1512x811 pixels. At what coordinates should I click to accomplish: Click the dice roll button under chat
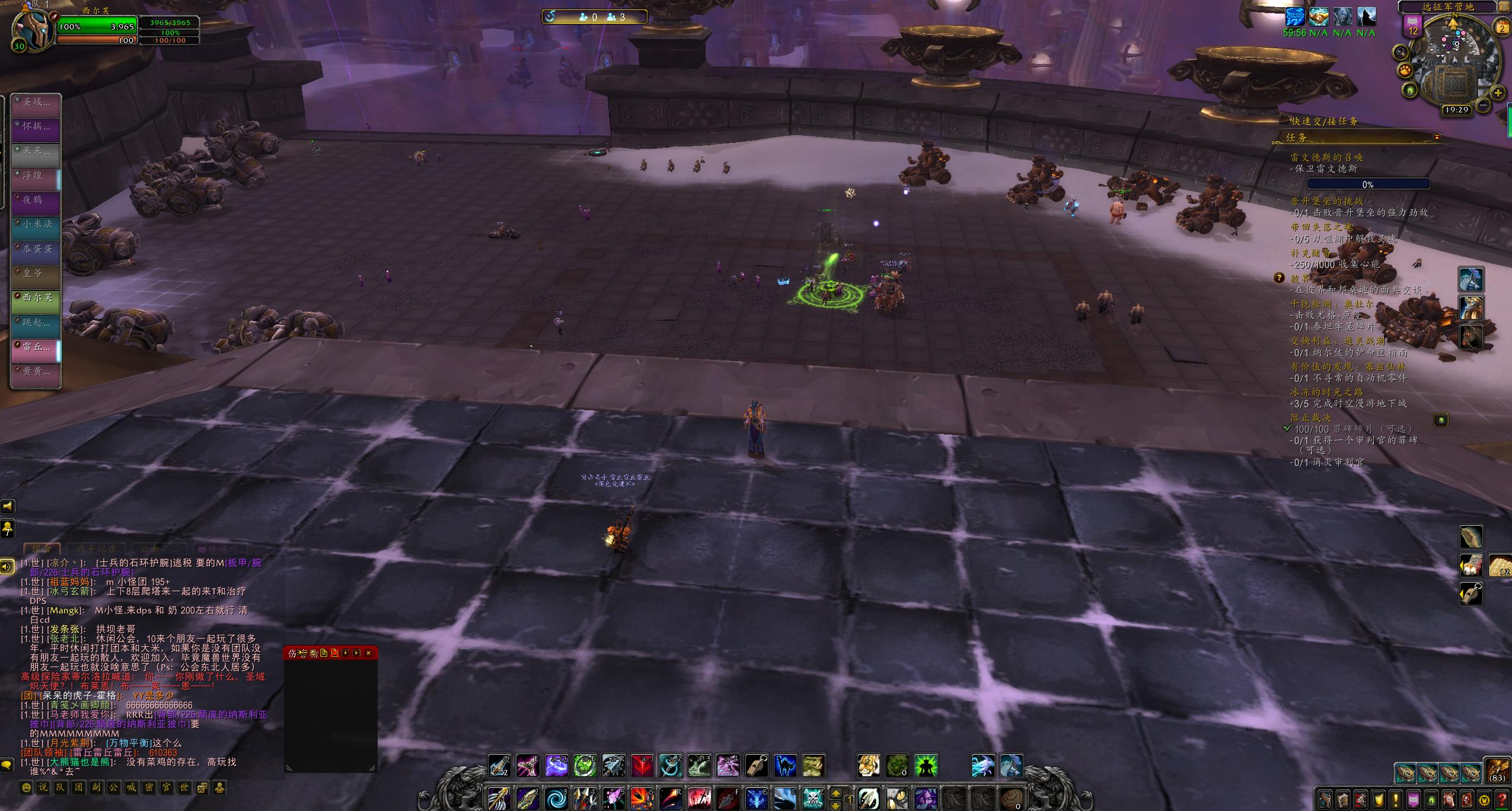click(x=202, y=787)
